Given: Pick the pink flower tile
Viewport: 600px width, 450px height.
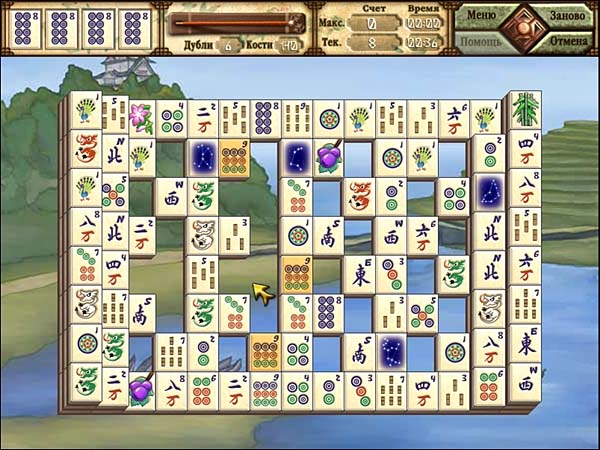Looking at the screenshot, I should click(x=140, y=116).
